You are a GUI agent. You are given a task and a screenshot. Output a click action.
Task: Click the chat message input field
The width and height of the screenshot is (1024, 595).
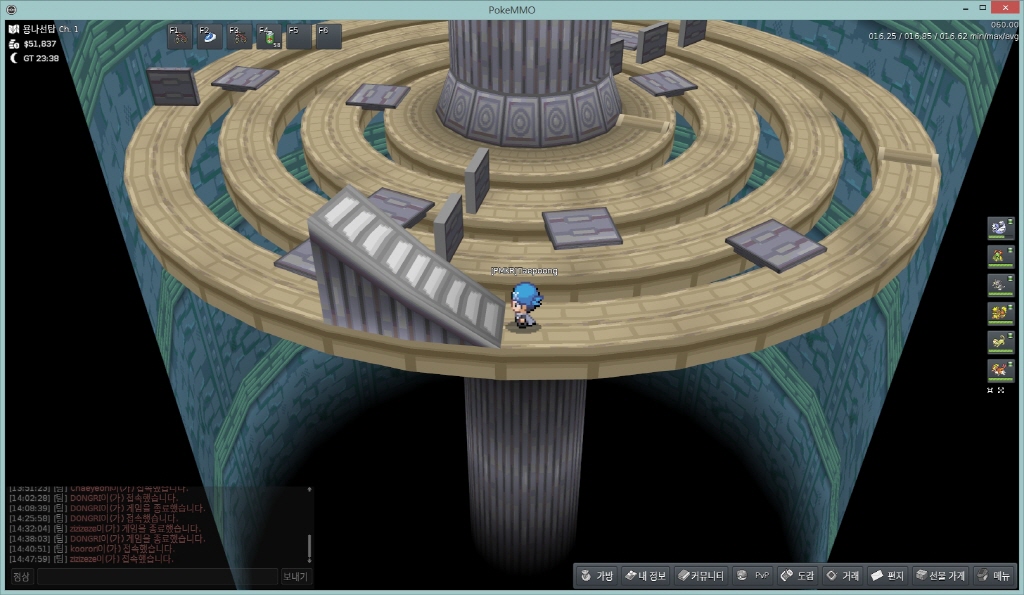click(x=157, y=577)
